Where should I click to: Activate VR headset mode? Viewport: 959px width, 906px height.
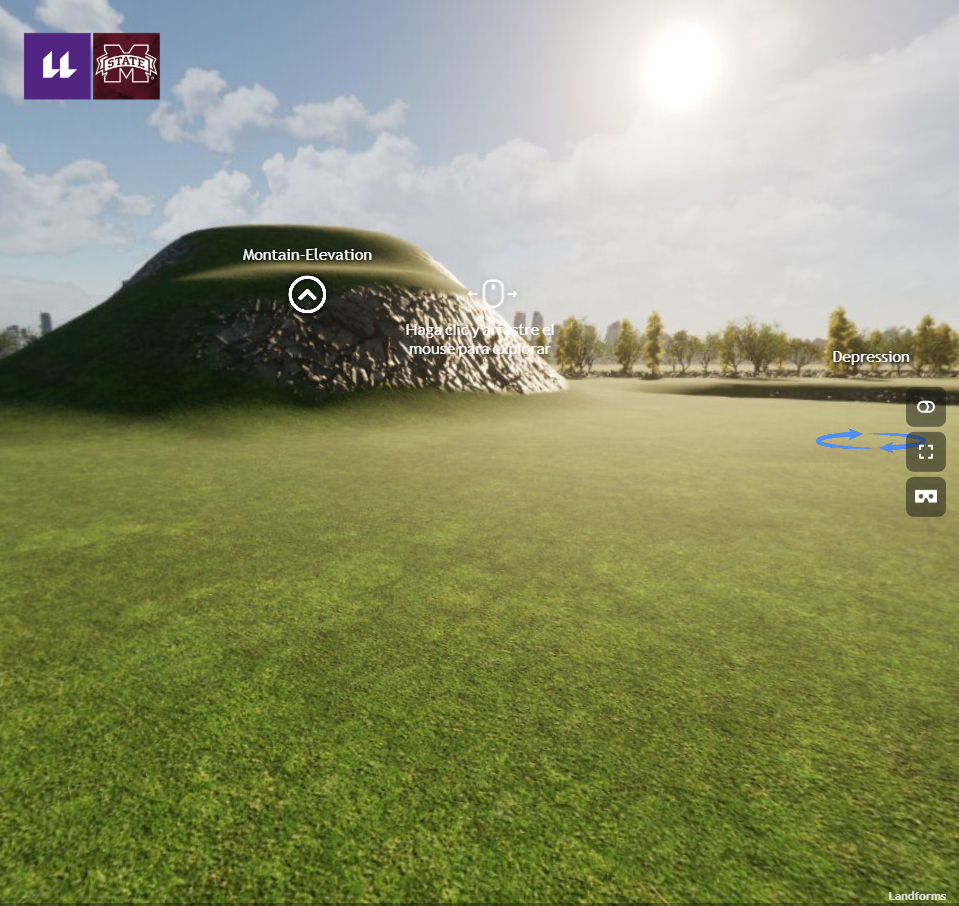926,497
